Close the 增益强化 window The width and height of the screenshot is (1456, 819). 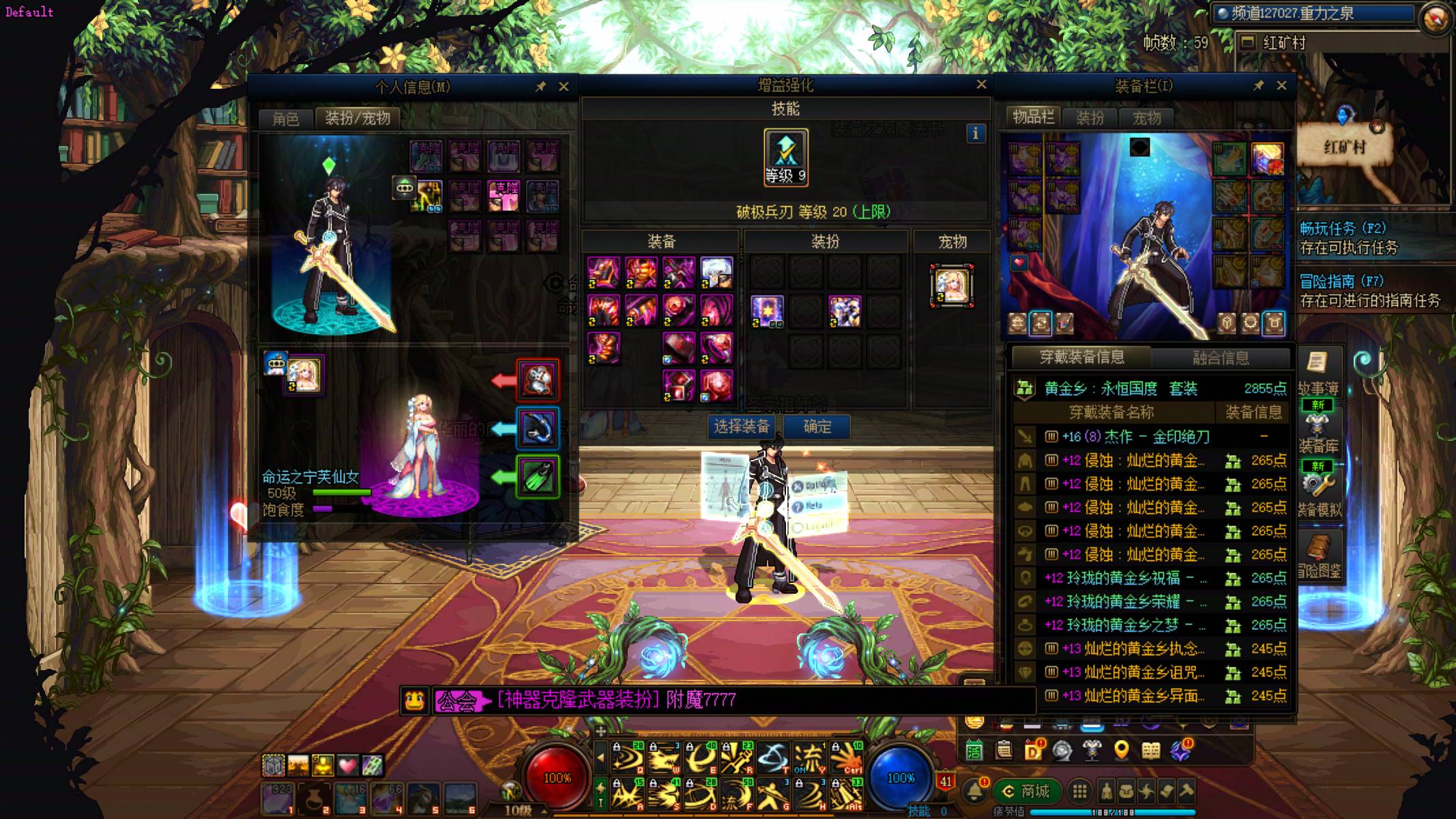click(981, 84)
